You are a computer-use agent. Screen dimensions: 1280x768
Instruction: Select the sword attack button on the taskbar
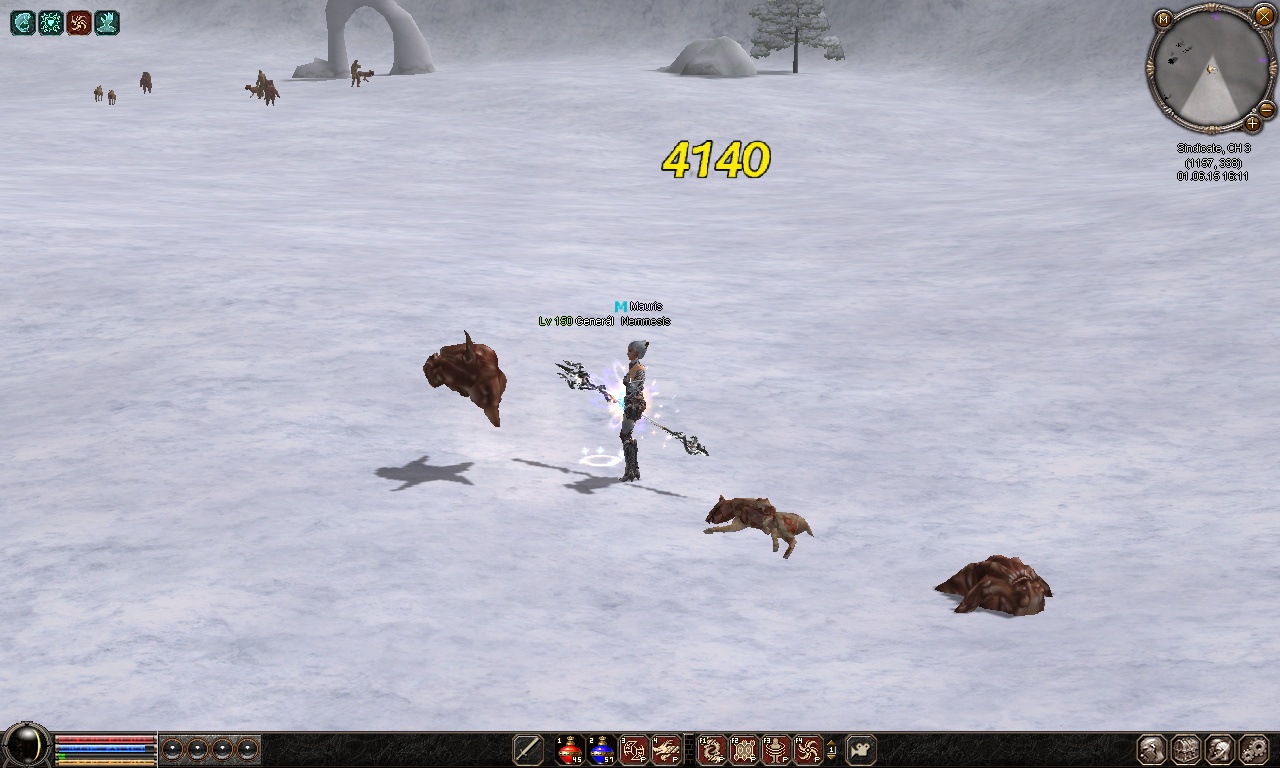click(x=528, y=749)
